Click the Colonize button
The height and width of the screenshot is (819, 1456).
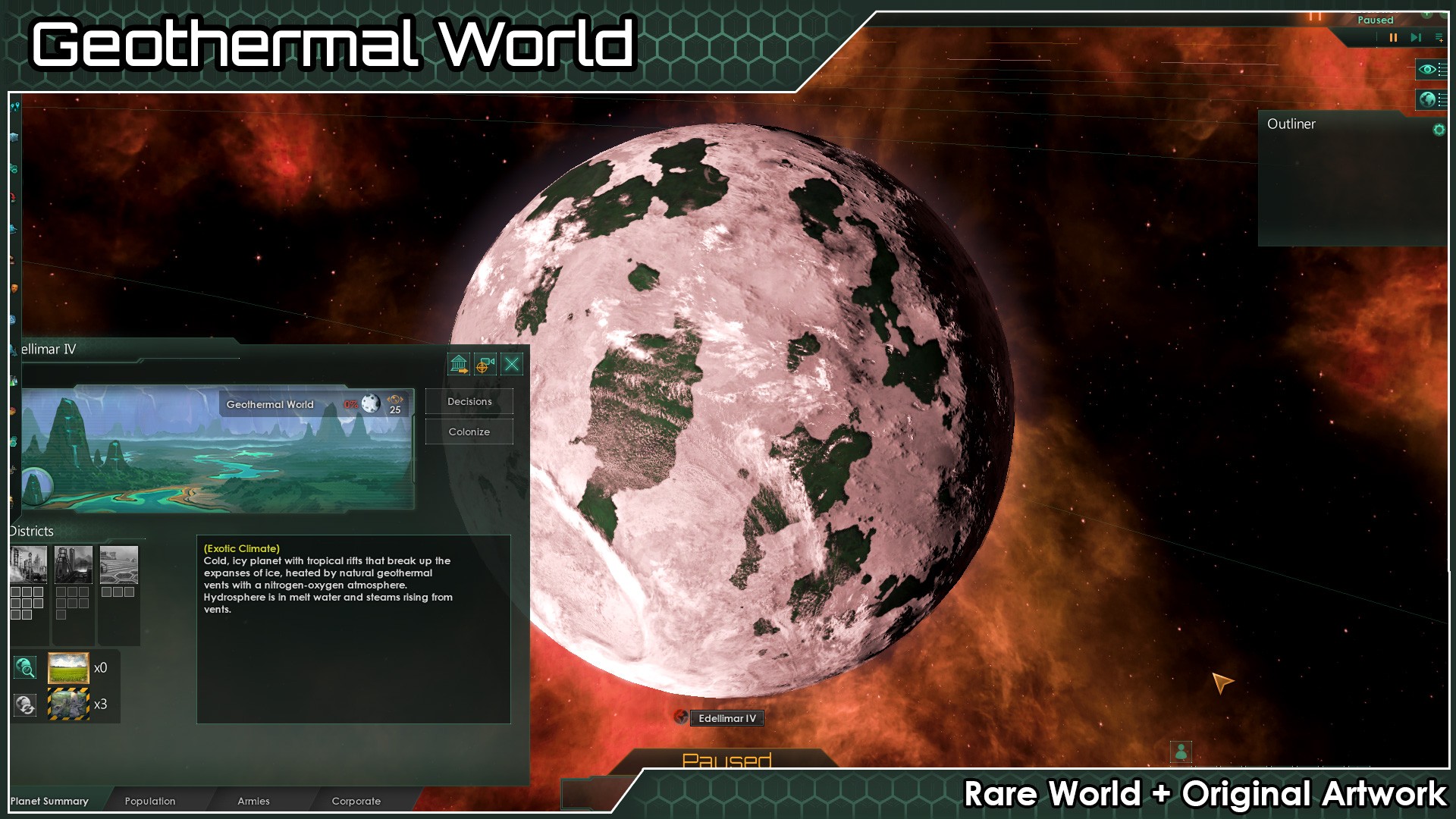tap(469, 432)
